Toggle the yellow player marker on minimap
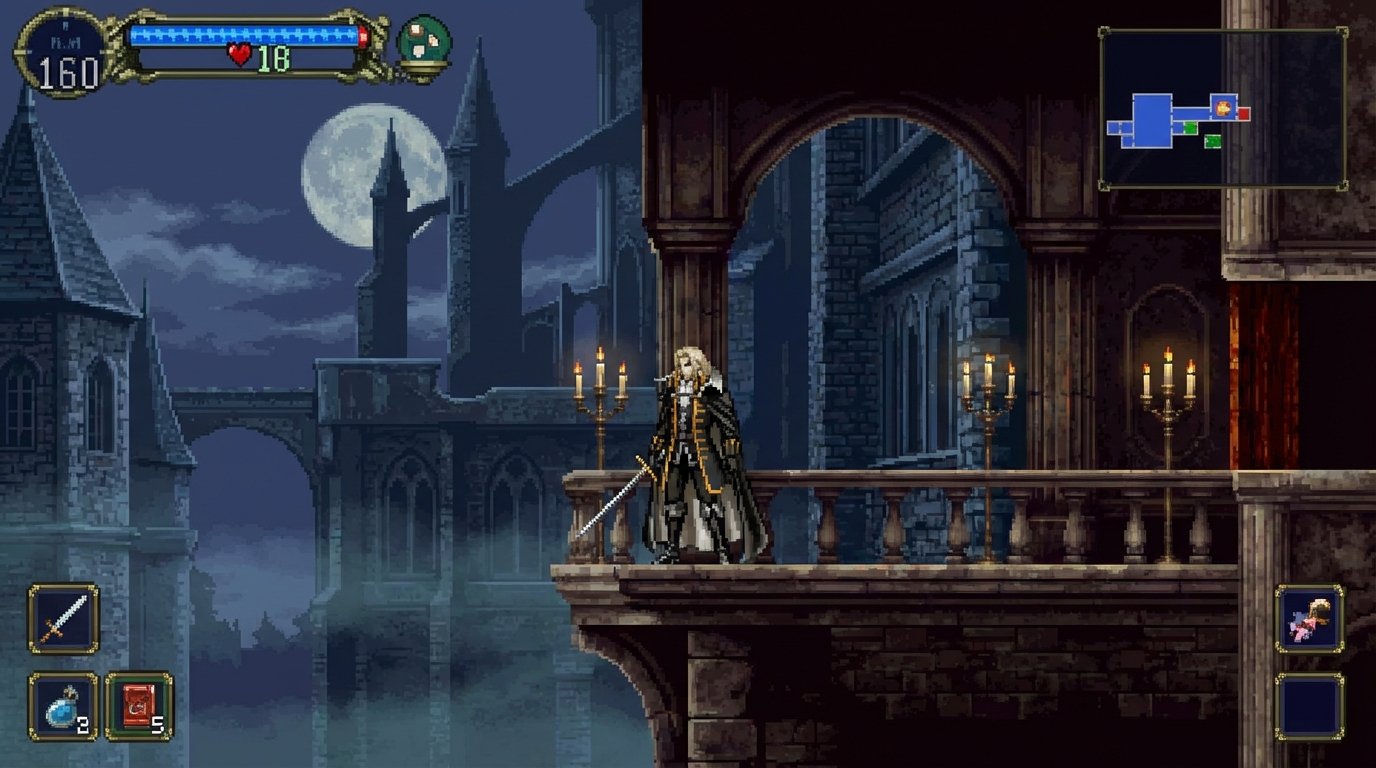The image size is (1376, 768). [x=1223, y=108]
